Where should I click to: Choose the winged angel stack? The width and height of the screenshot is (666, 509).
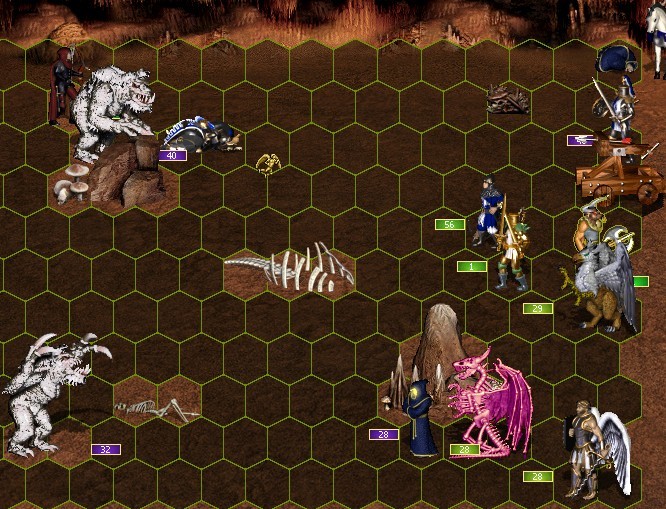click(596, 448)
